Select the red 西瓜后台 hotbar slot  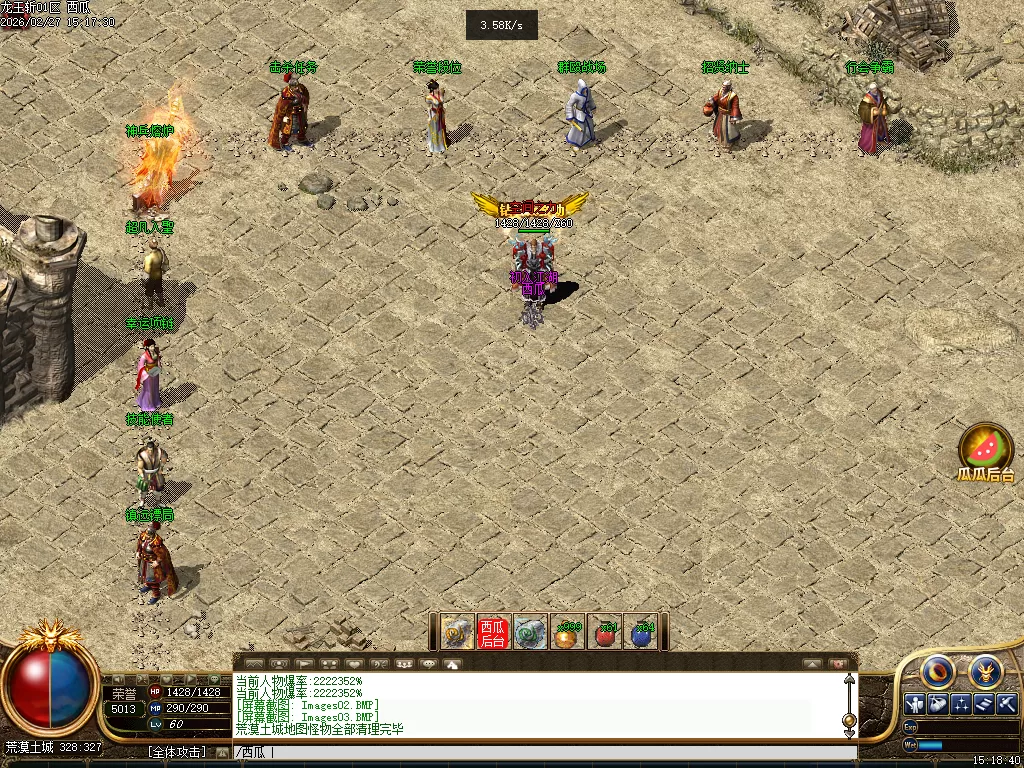493,632
